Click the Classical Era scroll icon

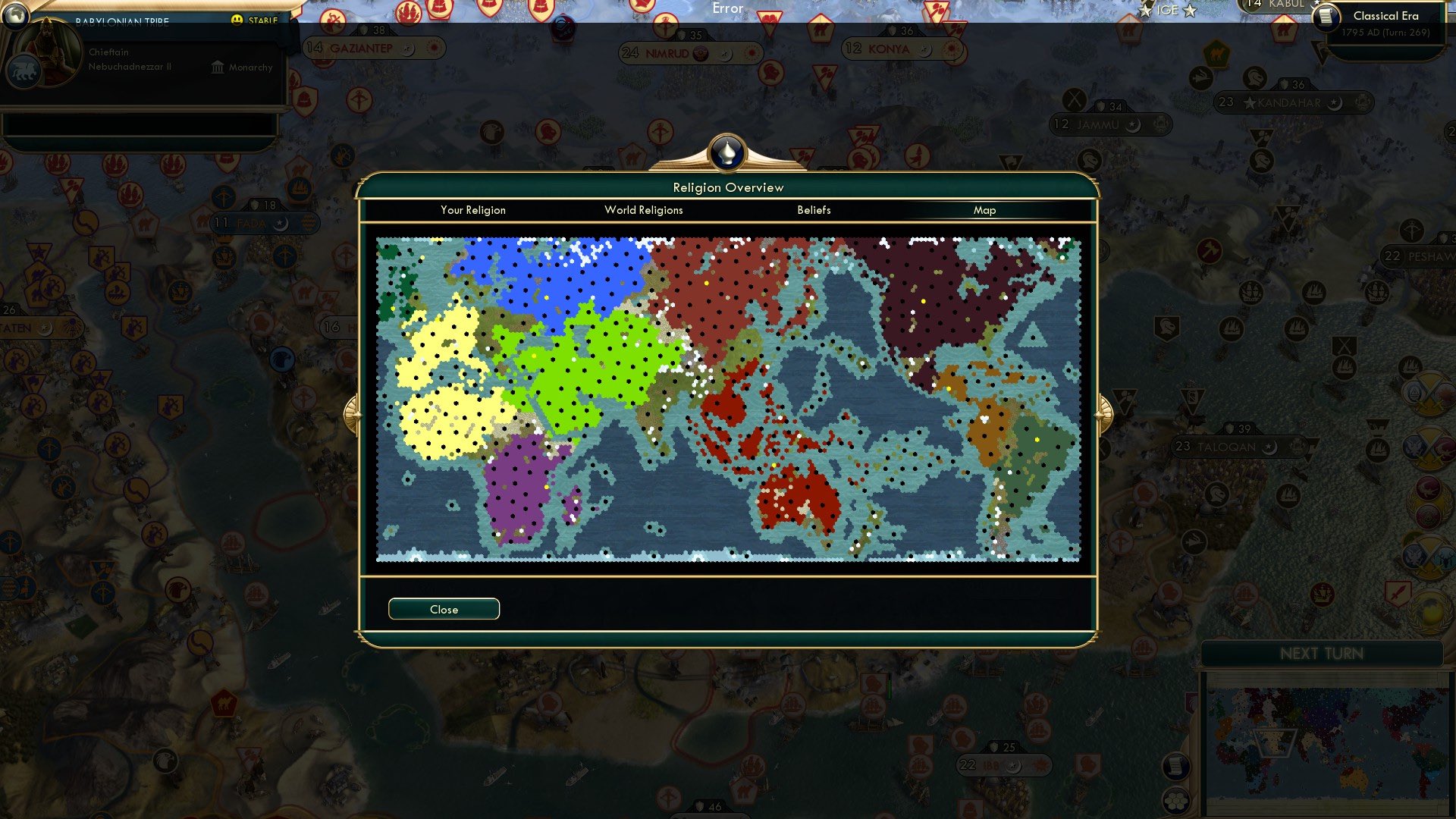[x=1326, y=18]
